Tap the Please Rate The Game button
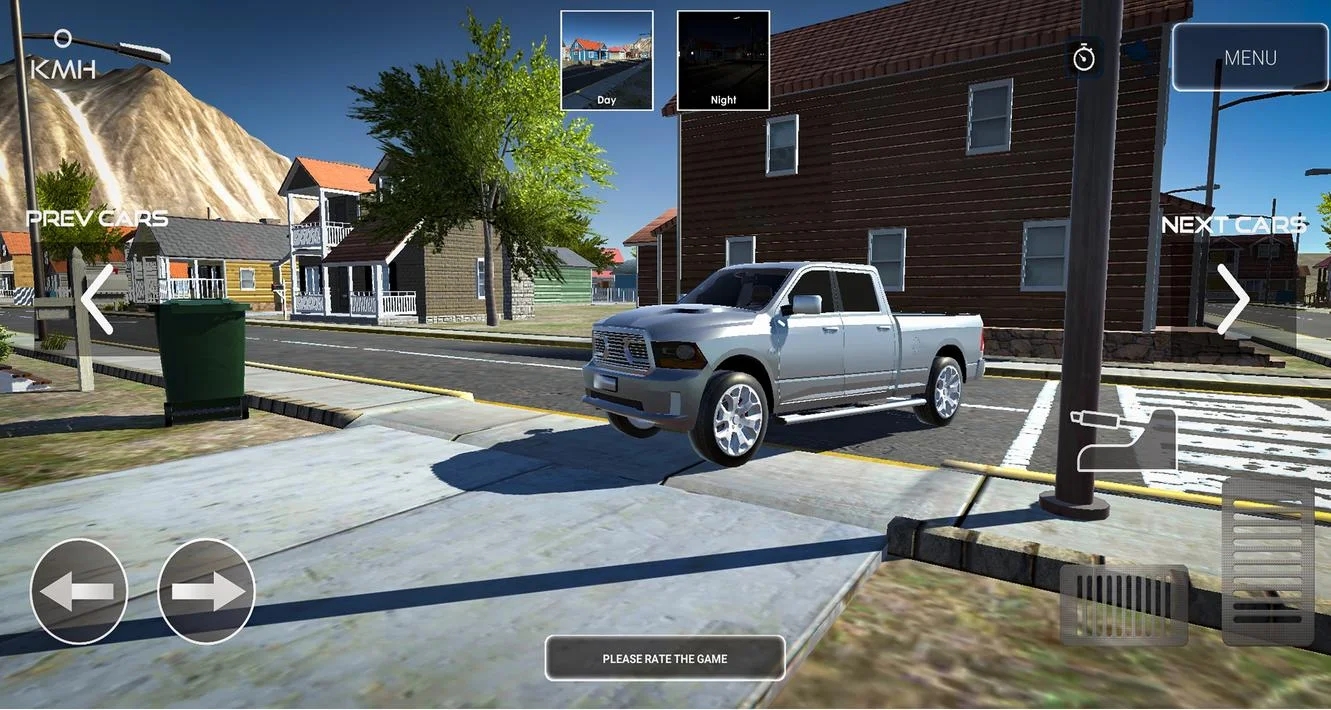 pos(665,659)
